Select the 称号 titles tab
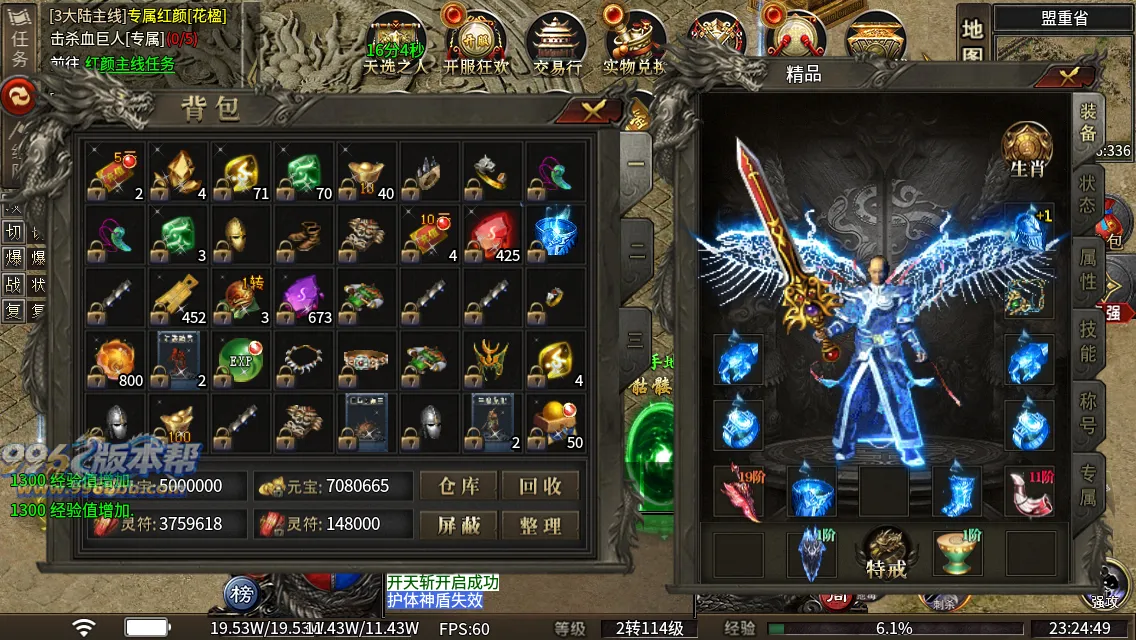 [1088, 412]
